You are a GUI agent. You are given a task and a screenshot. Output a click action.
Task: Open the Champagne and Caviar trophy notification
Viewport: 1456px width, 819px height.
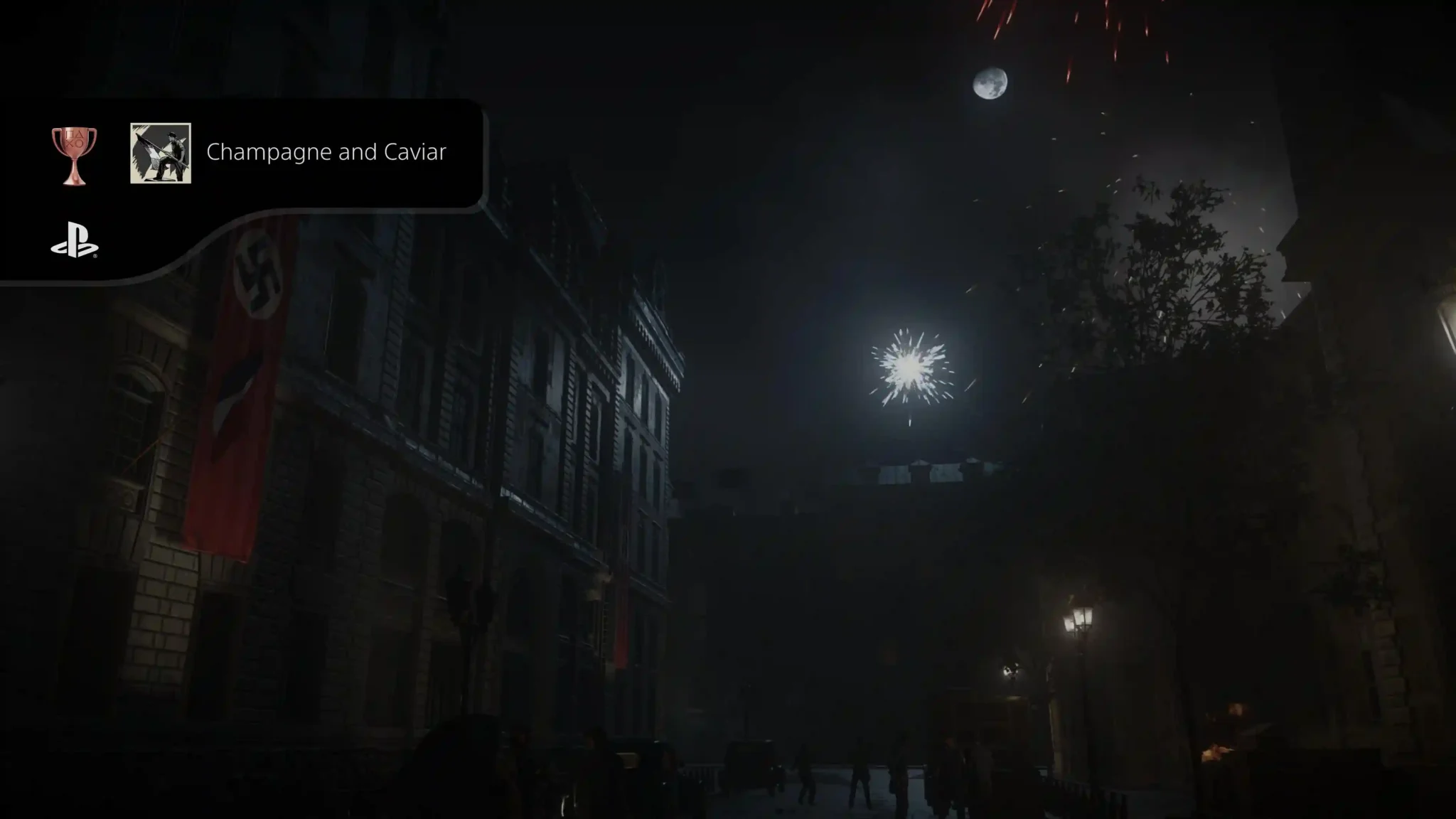pyautogui.click(x=326, y=152)
